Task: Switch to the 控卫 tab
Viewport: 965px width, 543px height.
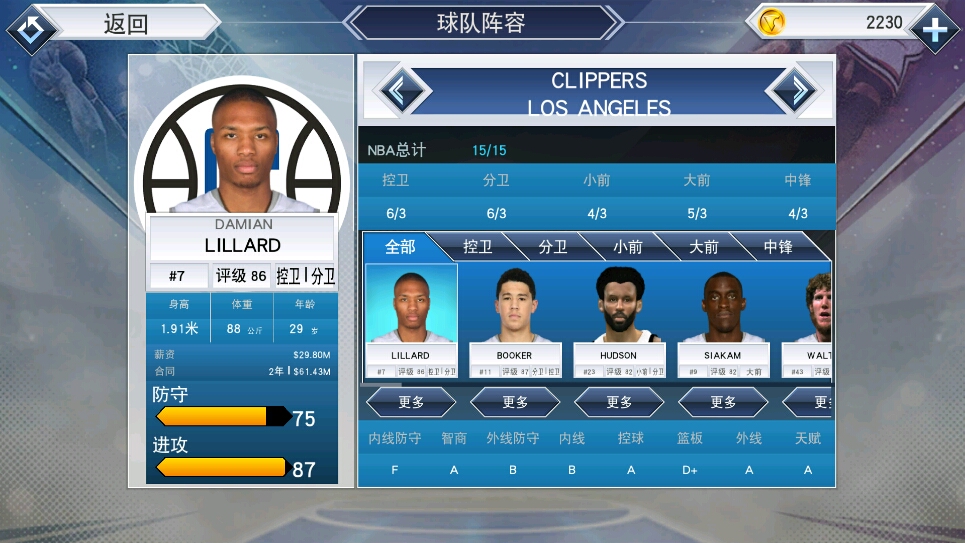Action: (477, 246)
